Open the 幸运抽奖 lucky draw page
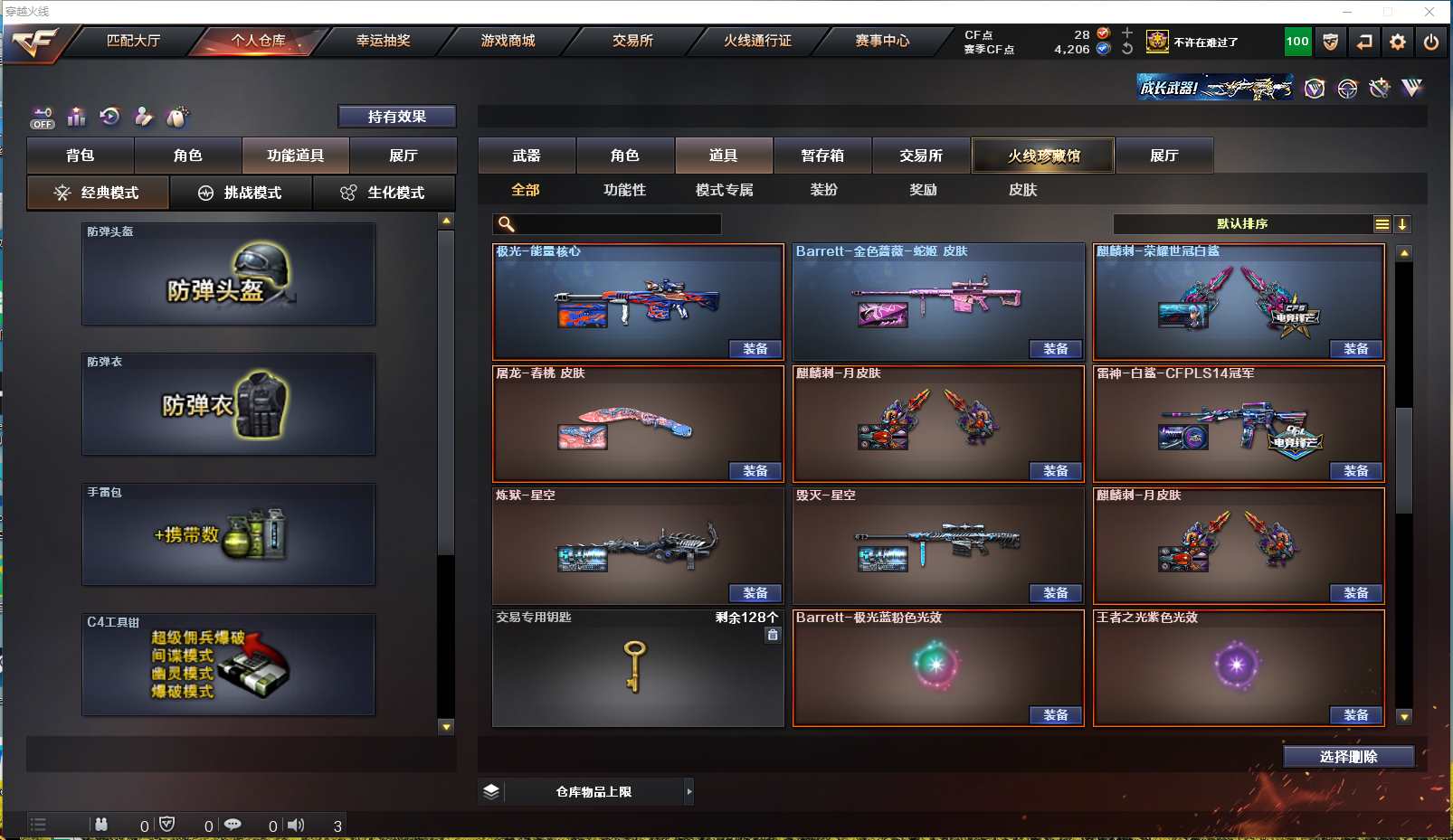1453x840 pixels. (383, 41)
